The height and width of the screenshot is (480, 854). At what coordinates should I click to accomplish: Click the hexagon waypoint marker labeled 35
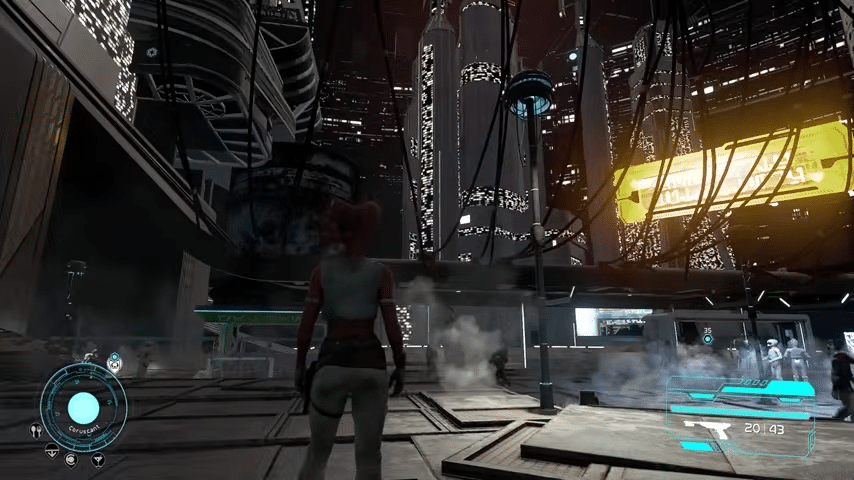click(708, 340)
